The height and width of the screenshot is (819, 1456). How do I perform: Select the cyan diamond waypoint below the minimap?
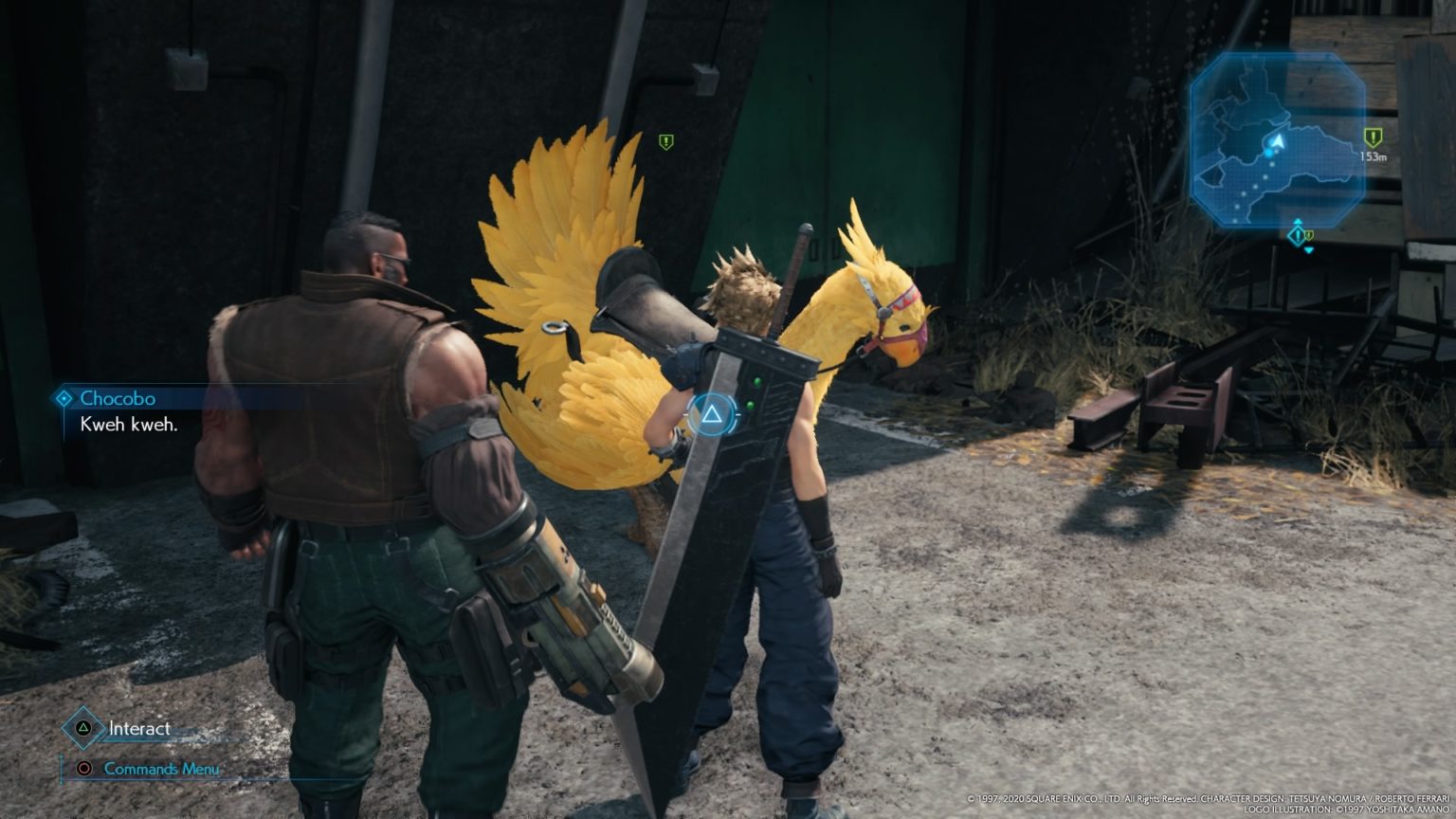1297,235
